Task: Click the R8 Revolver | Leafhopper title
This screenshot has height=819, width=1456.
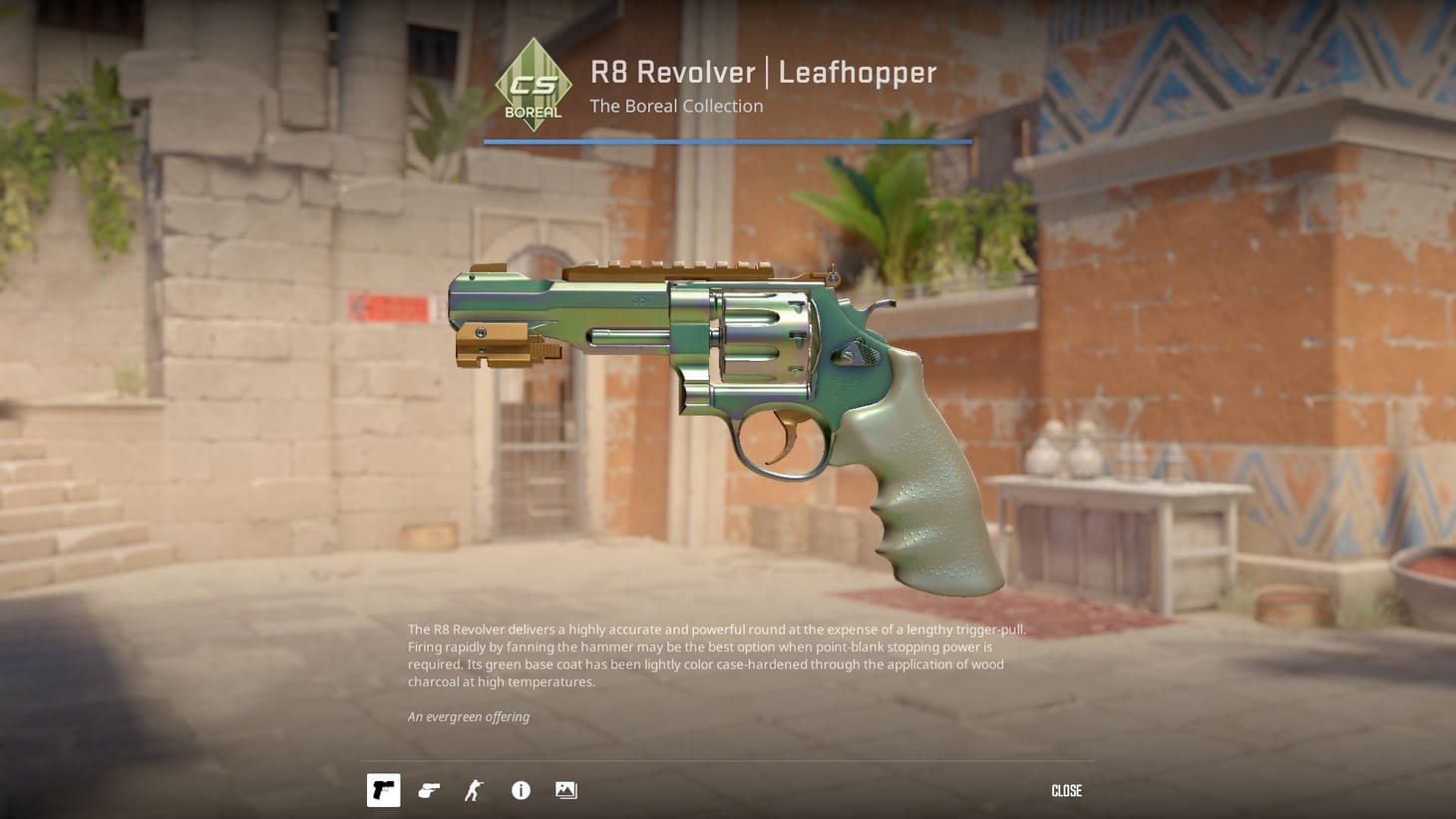Action: (763, 72)
